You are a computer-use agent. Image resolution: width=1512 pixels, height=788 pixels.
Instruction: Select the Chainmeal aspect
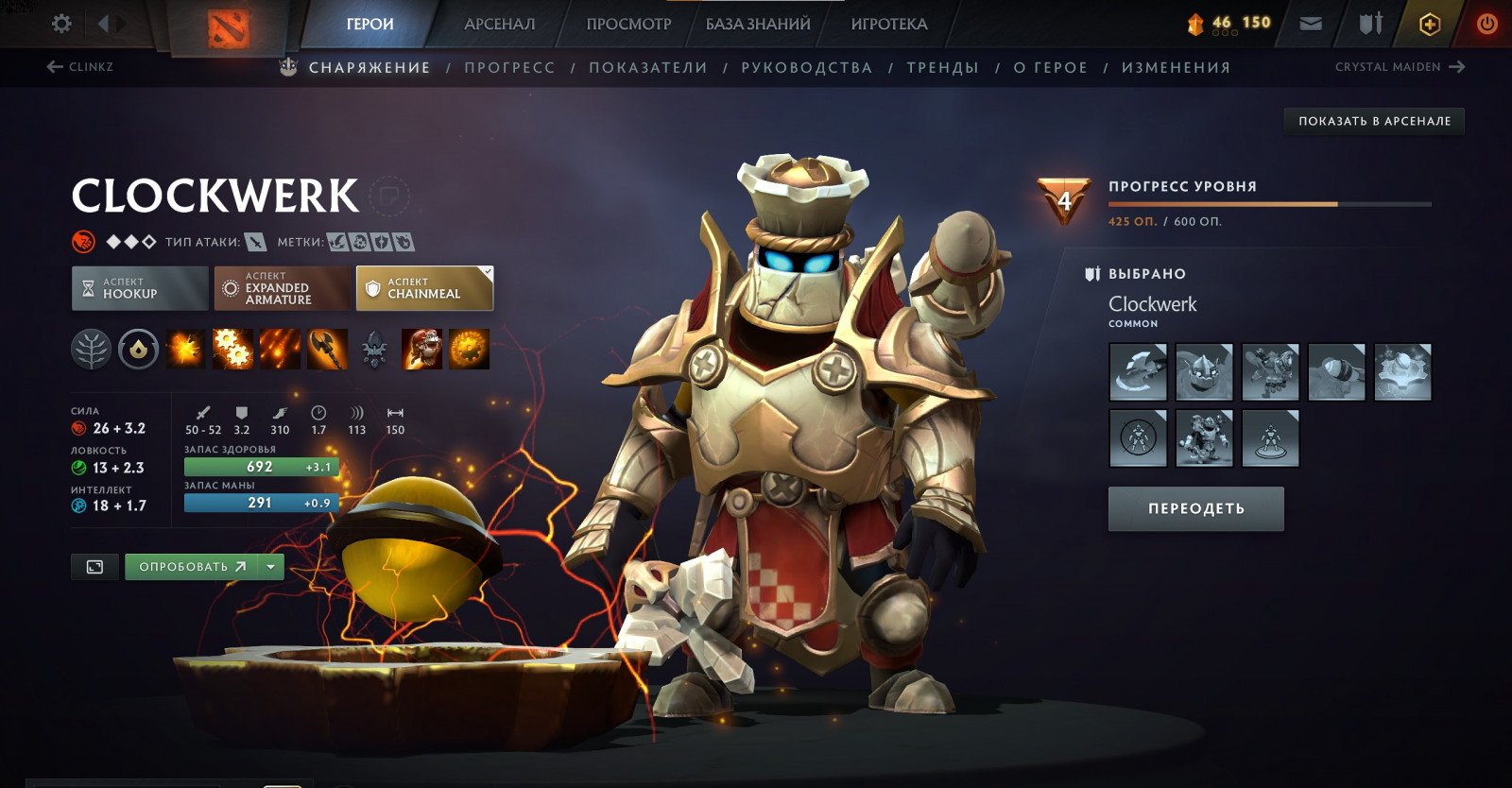[424, 288]
